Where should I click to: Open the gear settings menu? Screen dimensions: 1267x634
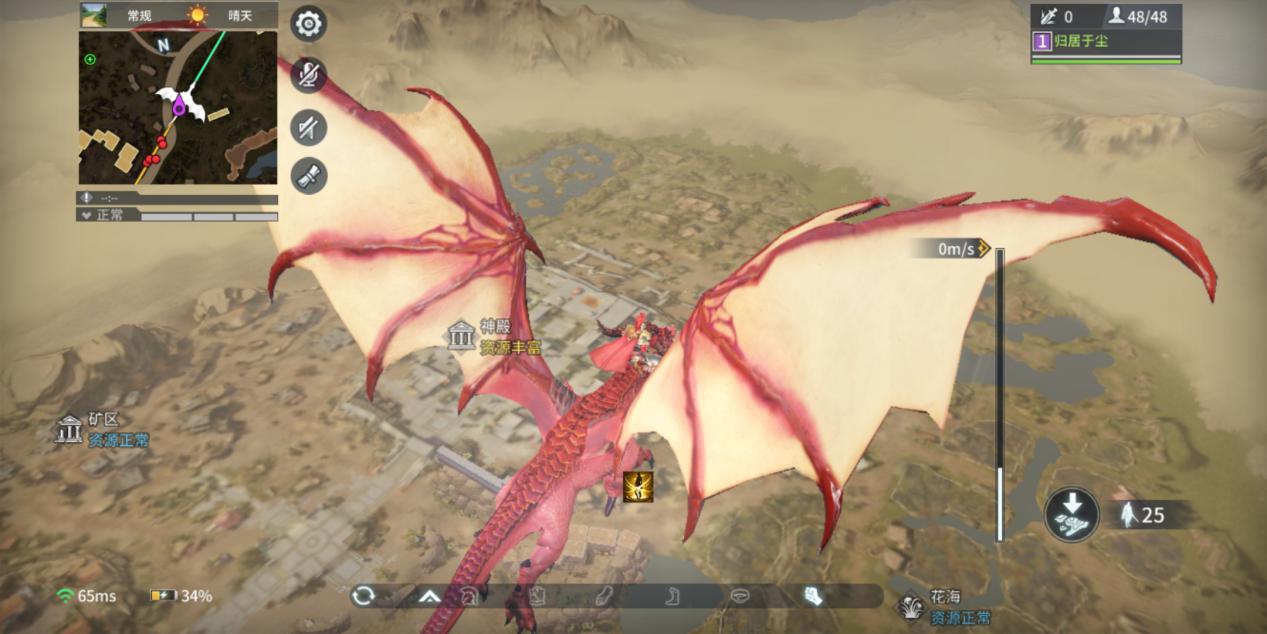[309, 24]
